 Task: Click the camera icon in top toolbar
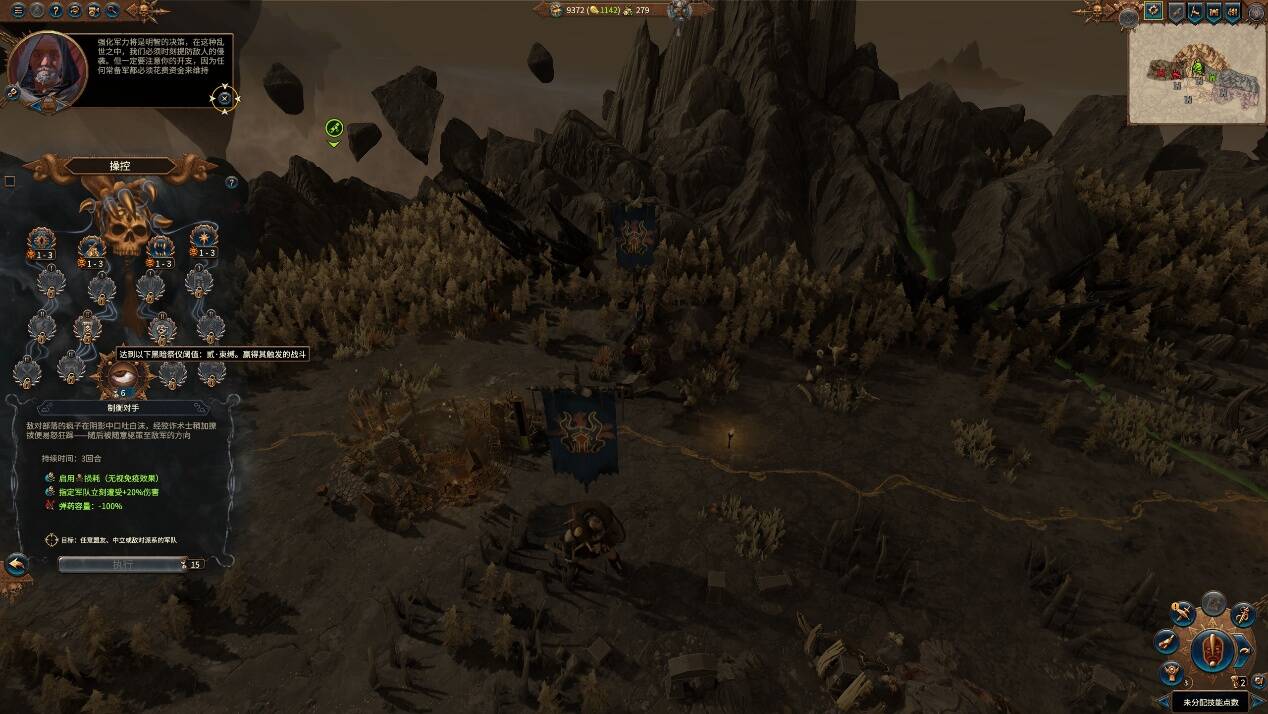point(93,11)
